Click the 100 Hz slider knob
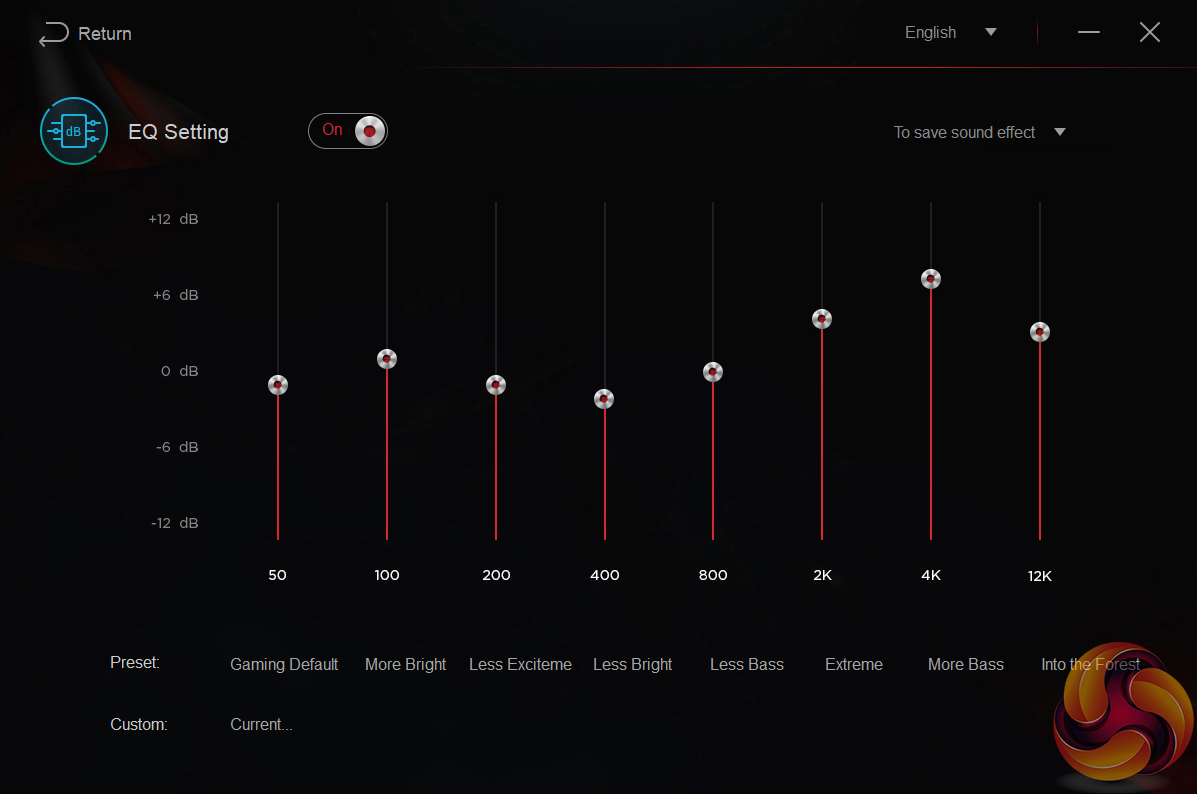 pos(387,359)
